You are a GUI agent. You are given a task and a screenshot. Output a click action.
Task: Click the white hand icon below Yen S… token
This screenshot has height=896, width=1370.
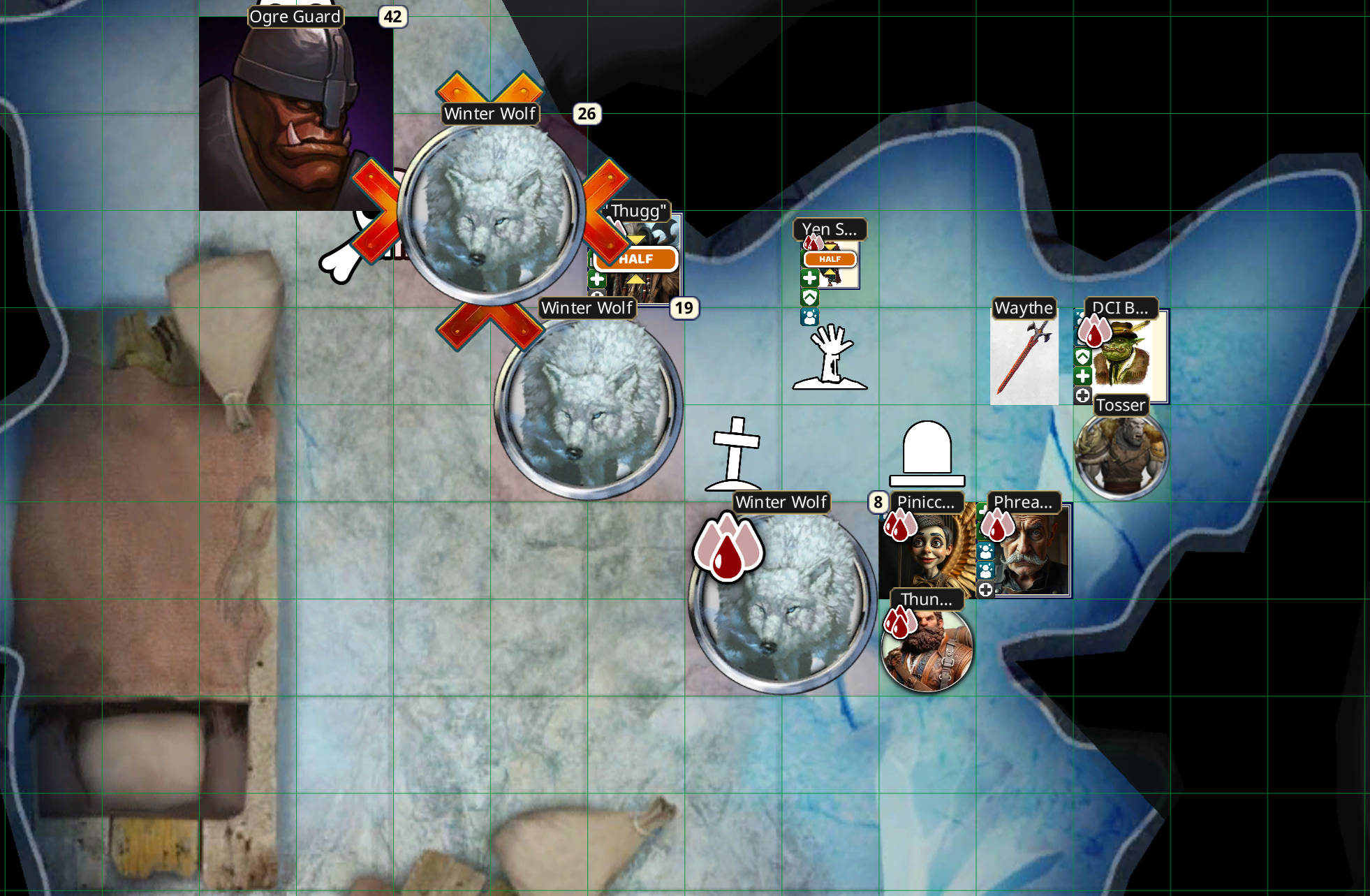click(x=830, y=356)
